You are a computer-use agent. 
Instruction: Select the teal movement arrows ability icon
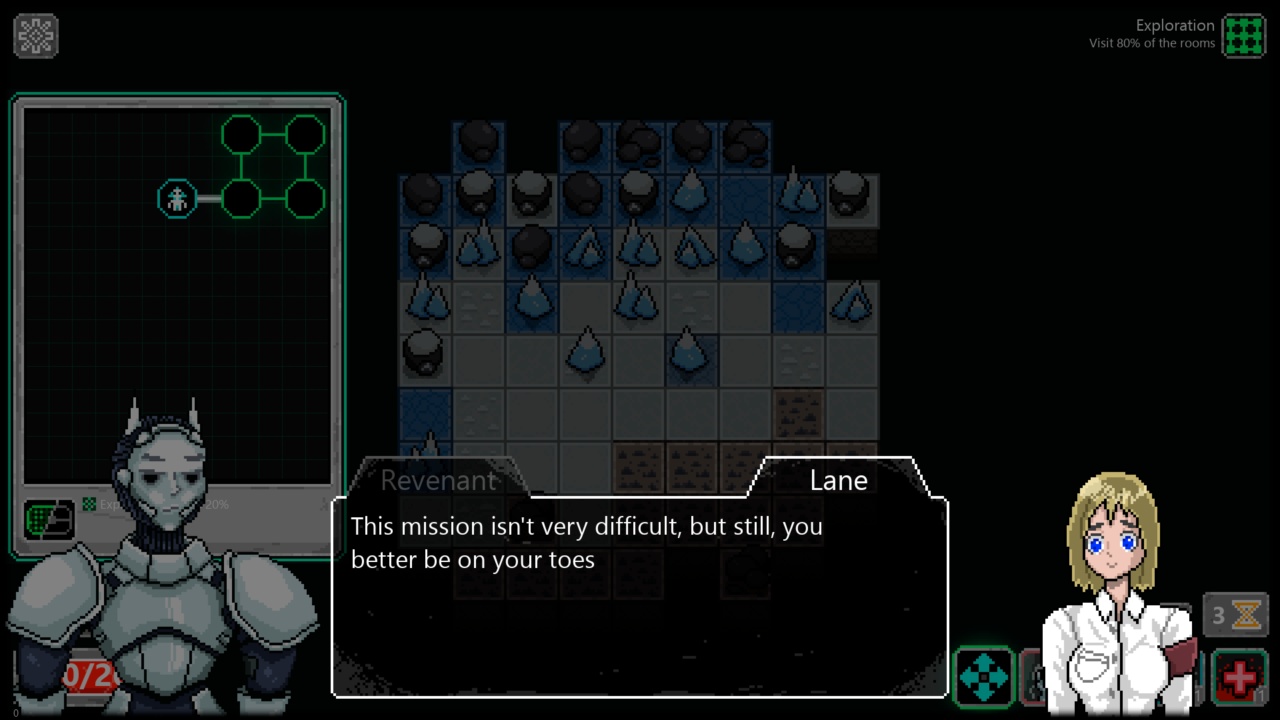(x=984, y=676)
